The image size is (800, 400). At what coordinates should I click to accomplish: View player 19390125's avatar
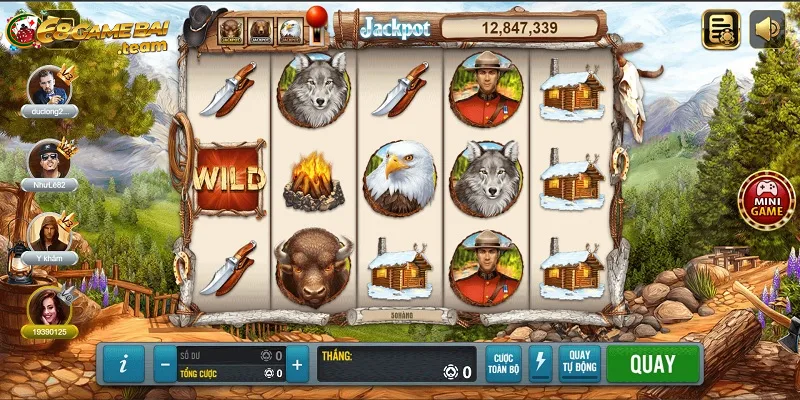pyautogui.click(x=47, y=305)
